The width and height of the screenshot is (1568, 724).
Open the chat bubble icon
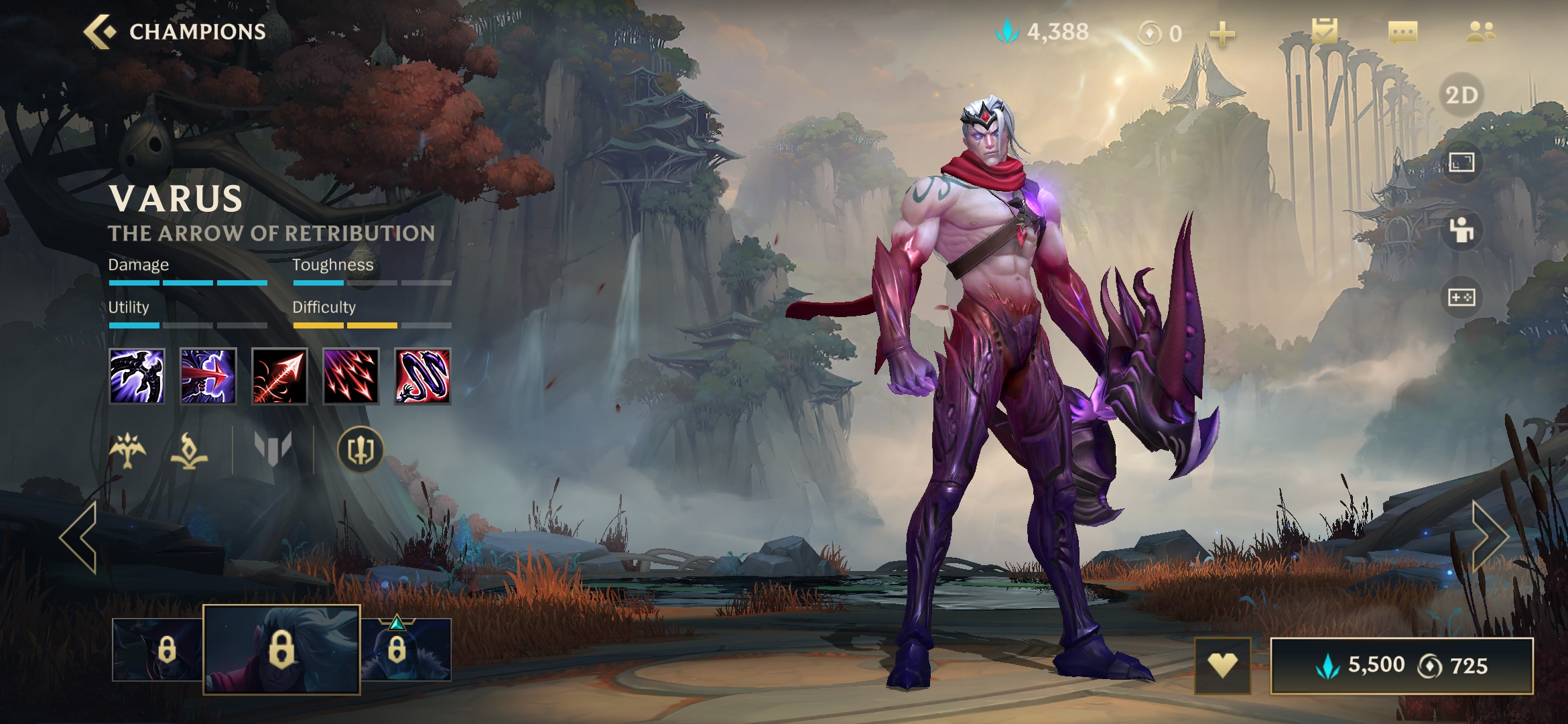tap(1402, 32)
